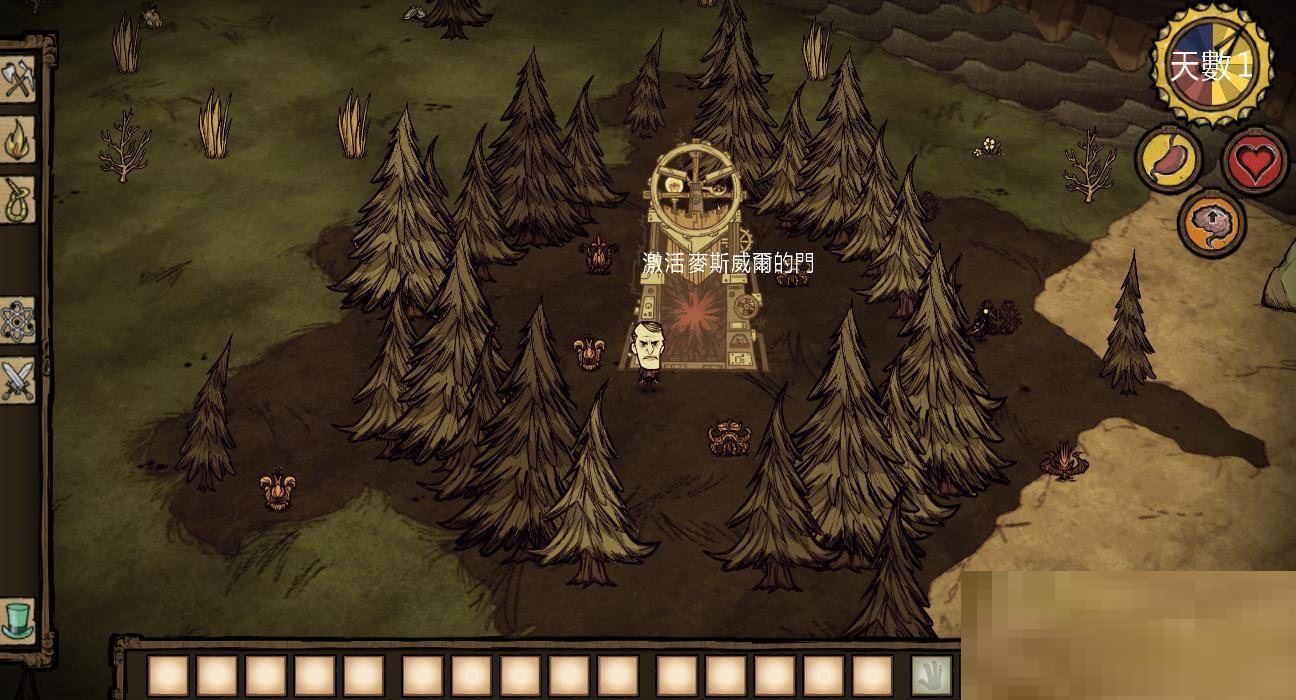The width and height of the screenshot is (1296, 700).
Task: Choose the Fight tab with crossed swords
Action: click(18, 380)
